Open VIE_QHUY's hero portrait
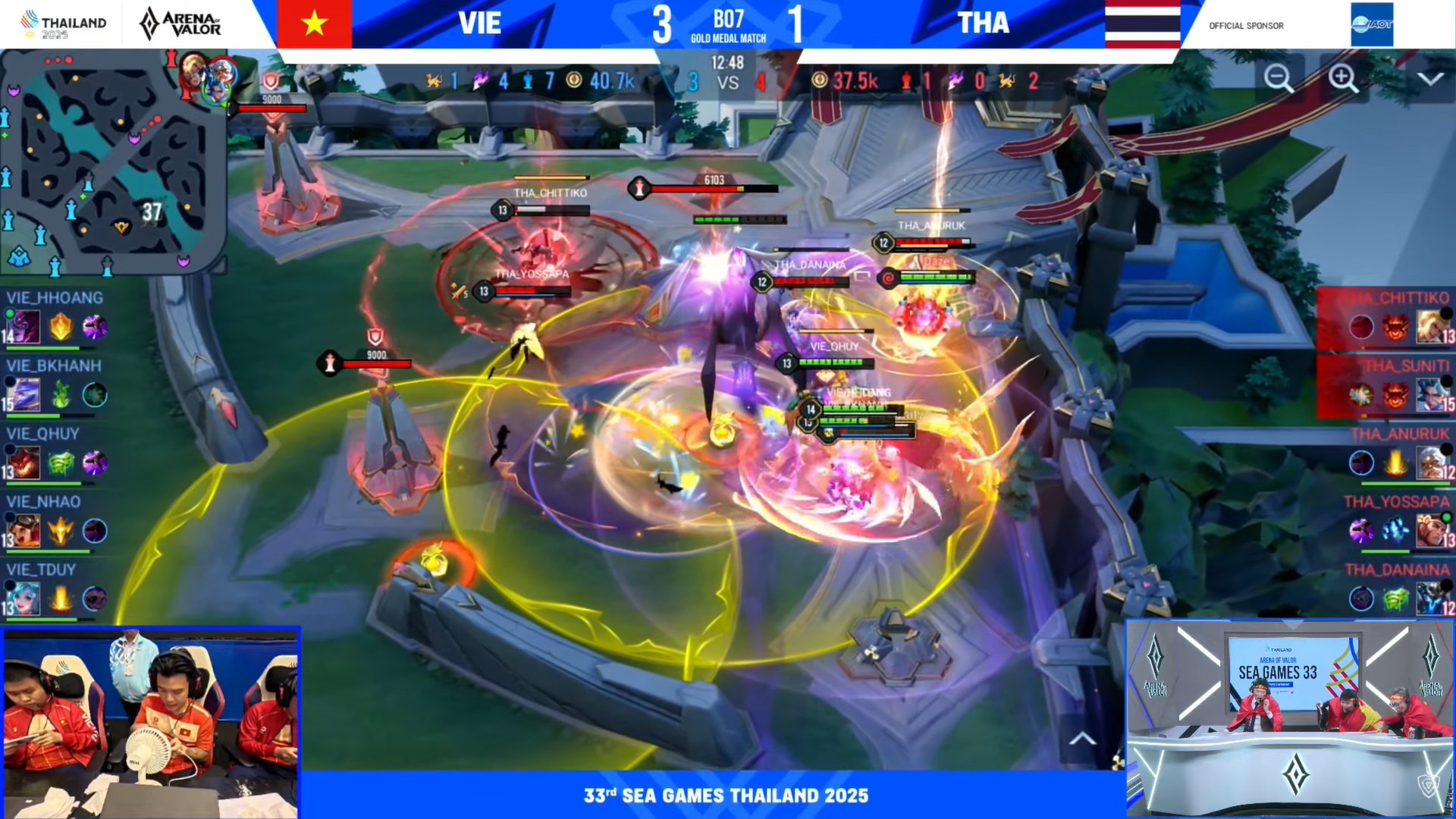1456x819 pixels. (25, 463)
